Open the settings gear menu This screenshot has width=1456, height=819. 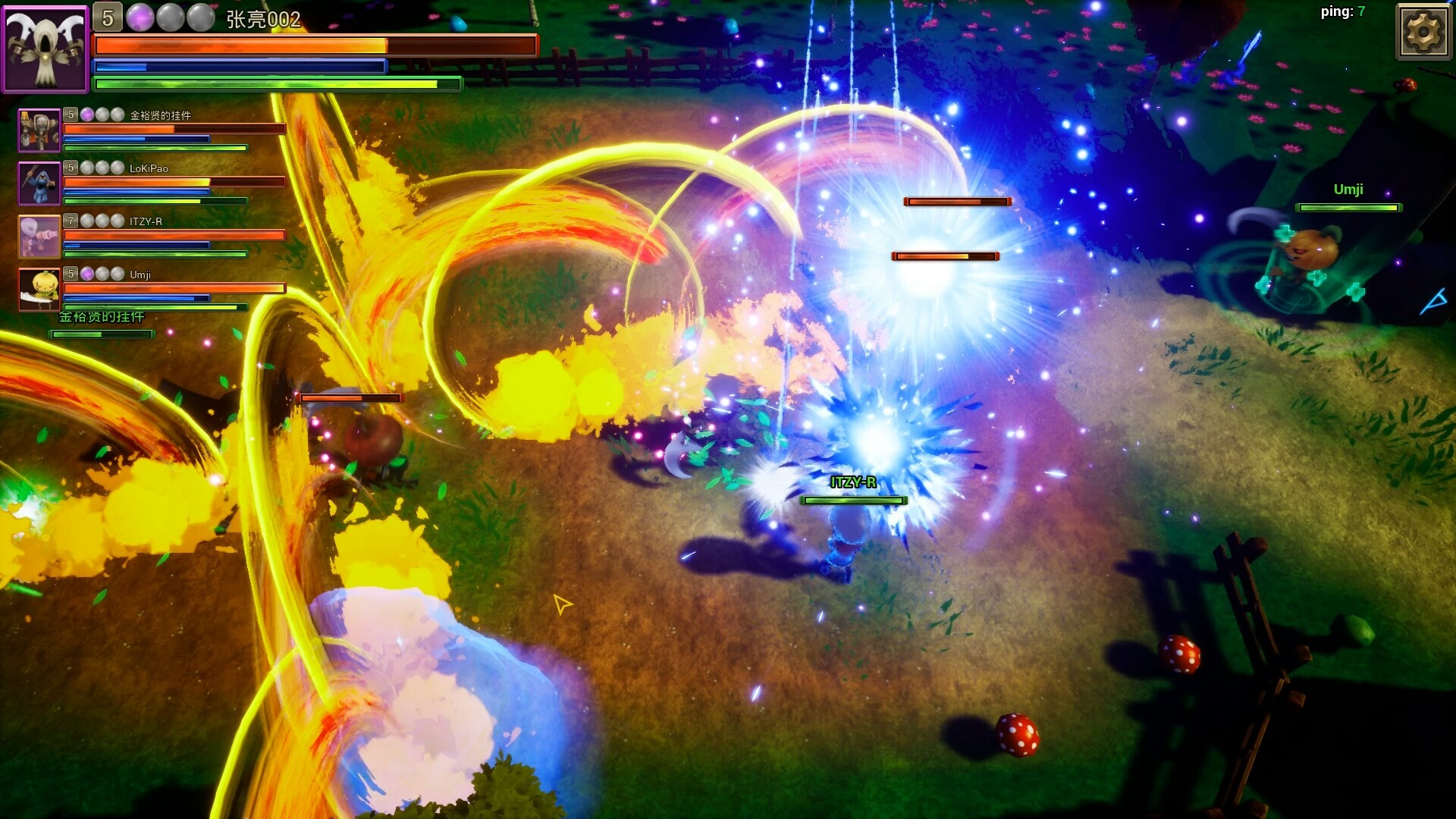tap(1424, 32)
